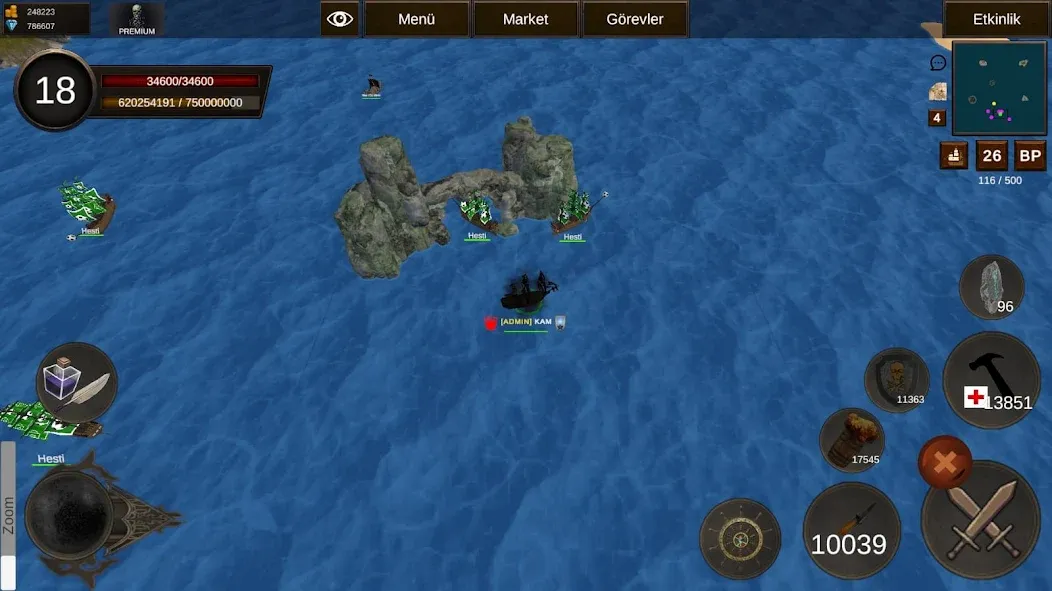Click the button labeled 26
The width and height of the screenshot is (1052, 591).
click(992, 156)
